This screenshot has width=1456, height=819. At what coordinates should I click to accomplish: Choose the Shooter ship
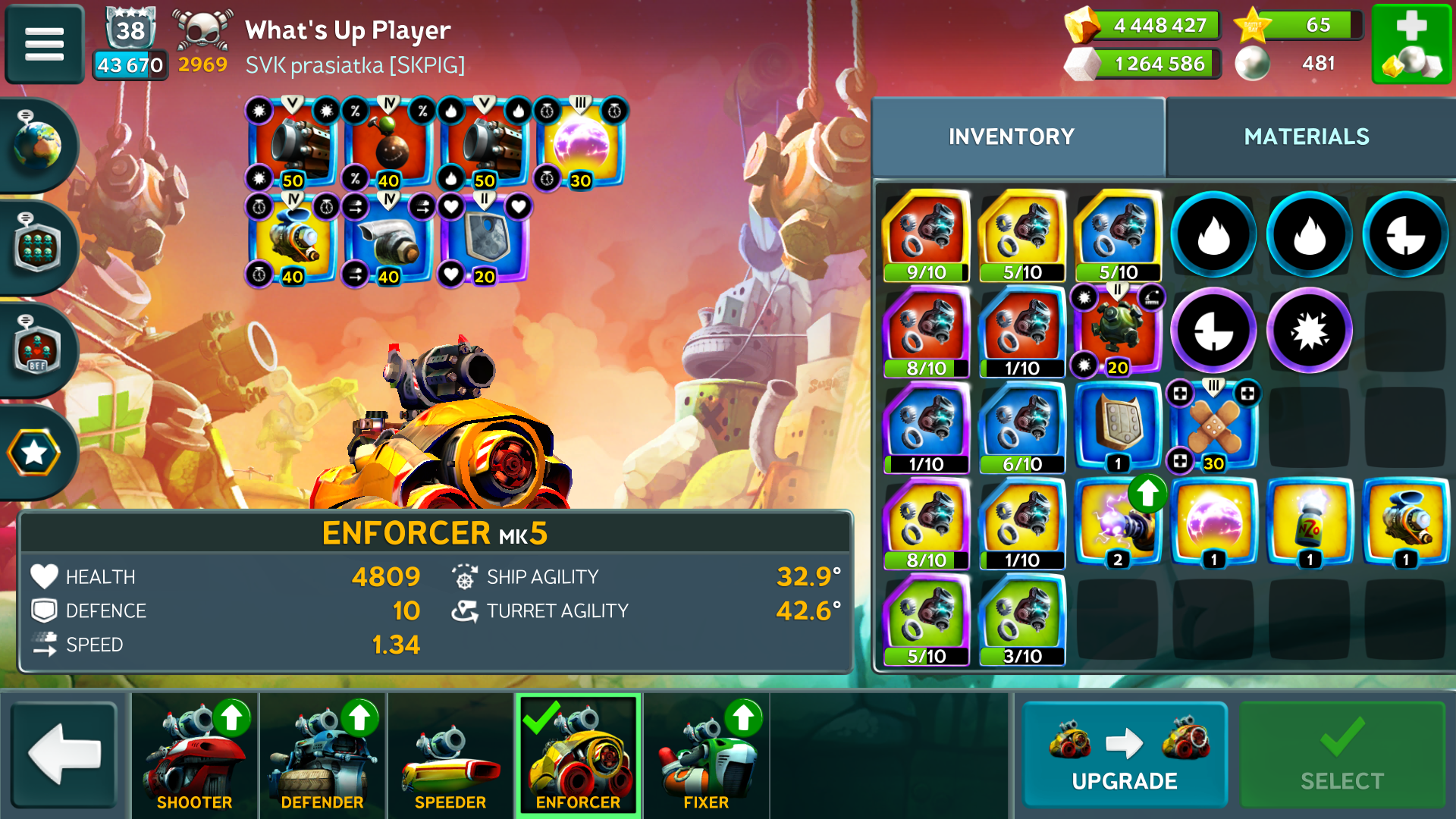[194, 755]
